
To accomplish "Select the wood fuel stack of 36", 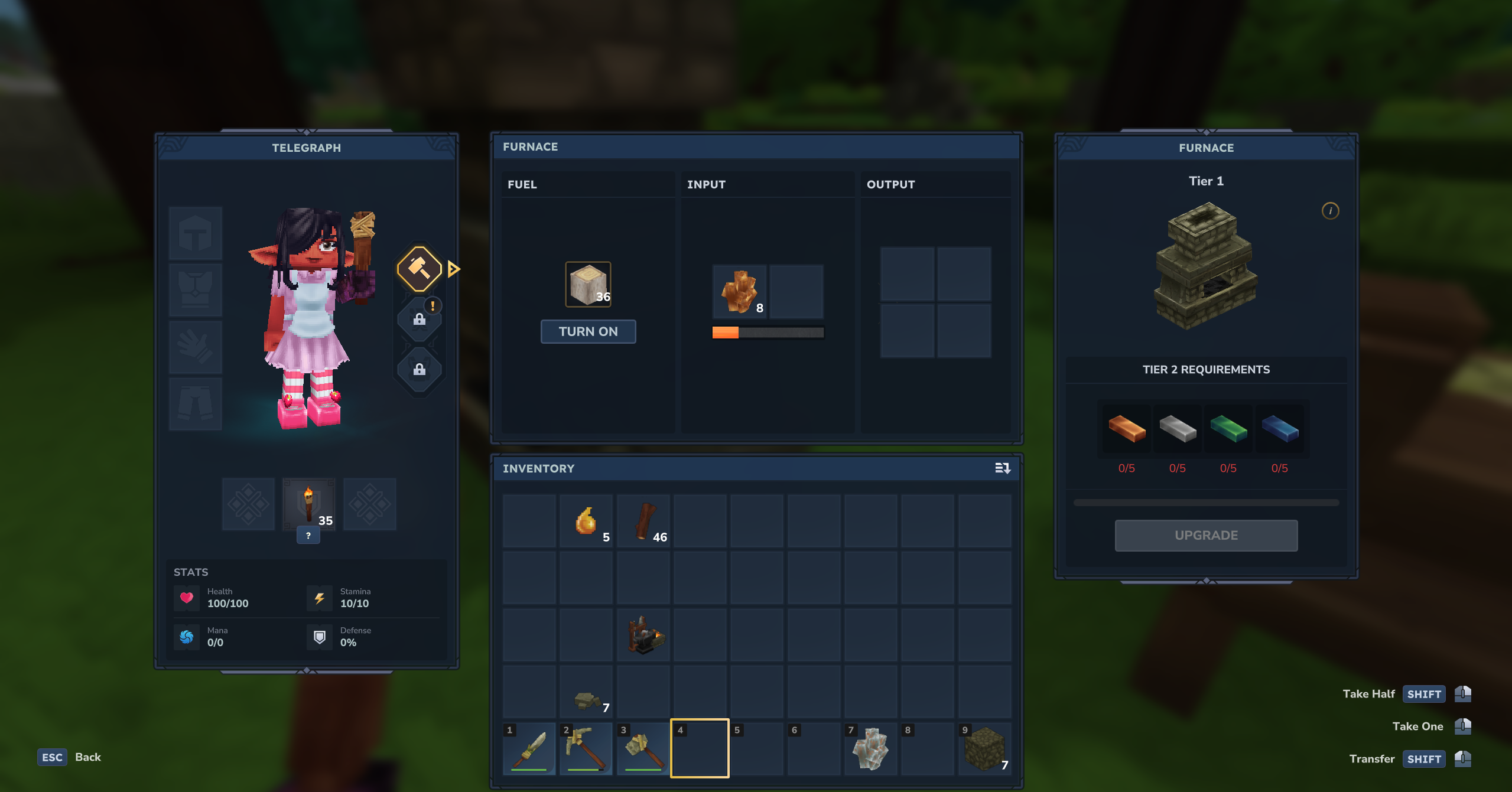I will [588, 285].
